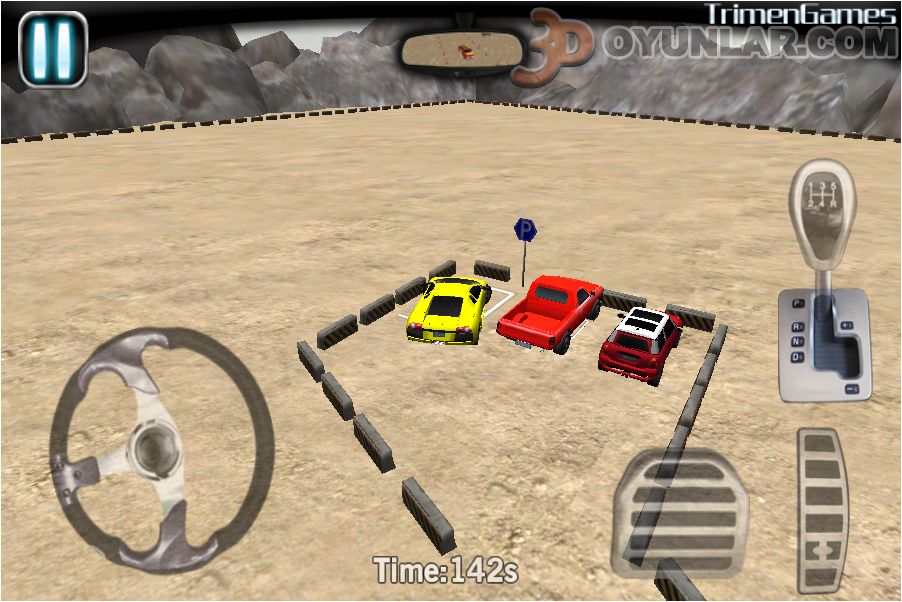The image size is (902, 602).
Task: Click the plus mark on the gear panel
Action: coord(848,325)
